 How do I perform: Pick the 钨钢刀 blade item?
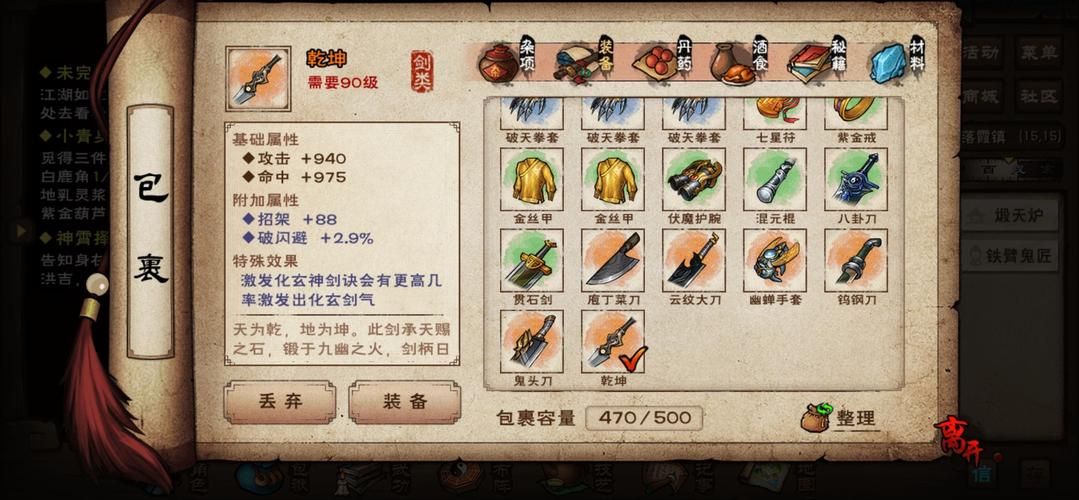coord(855,260)
